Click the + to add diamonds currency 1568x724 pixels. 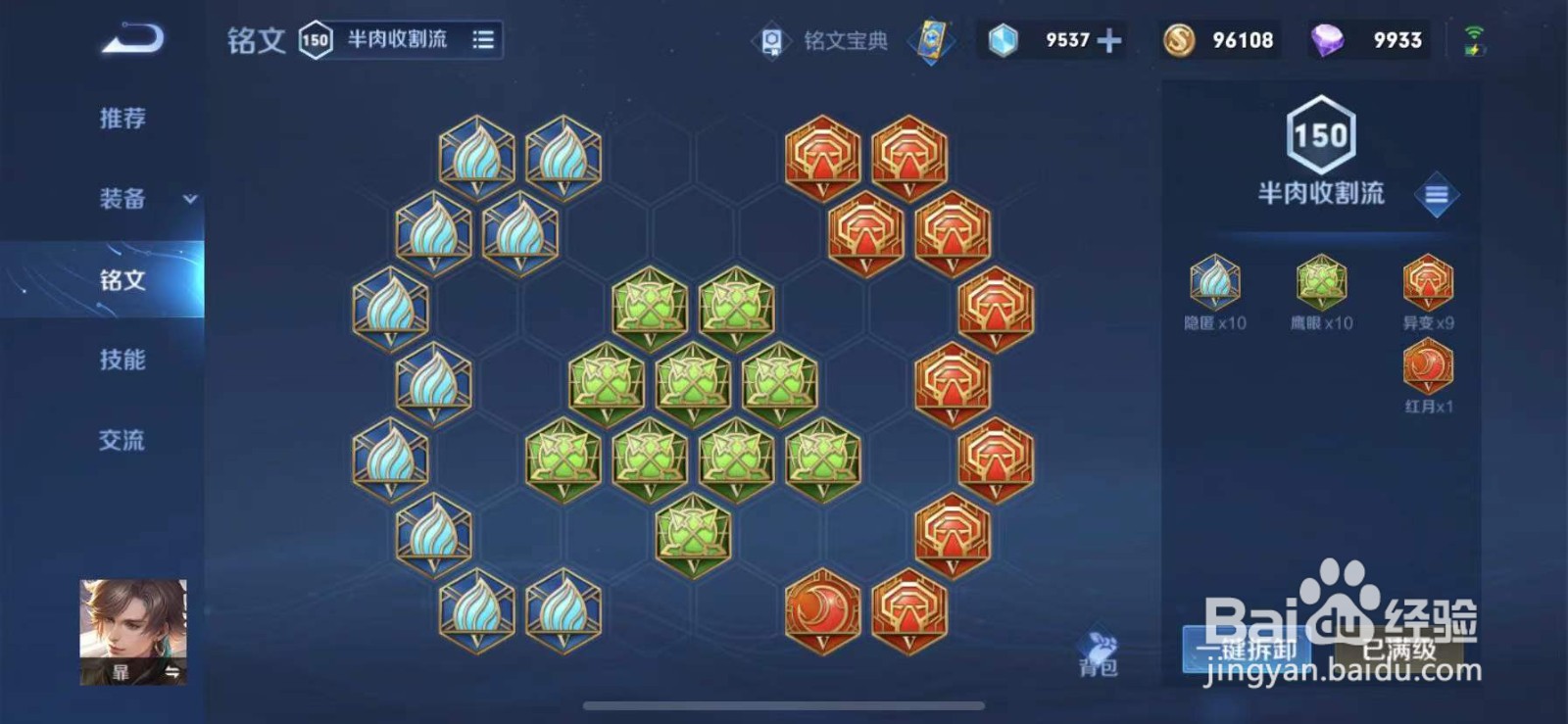[1107, 40]
